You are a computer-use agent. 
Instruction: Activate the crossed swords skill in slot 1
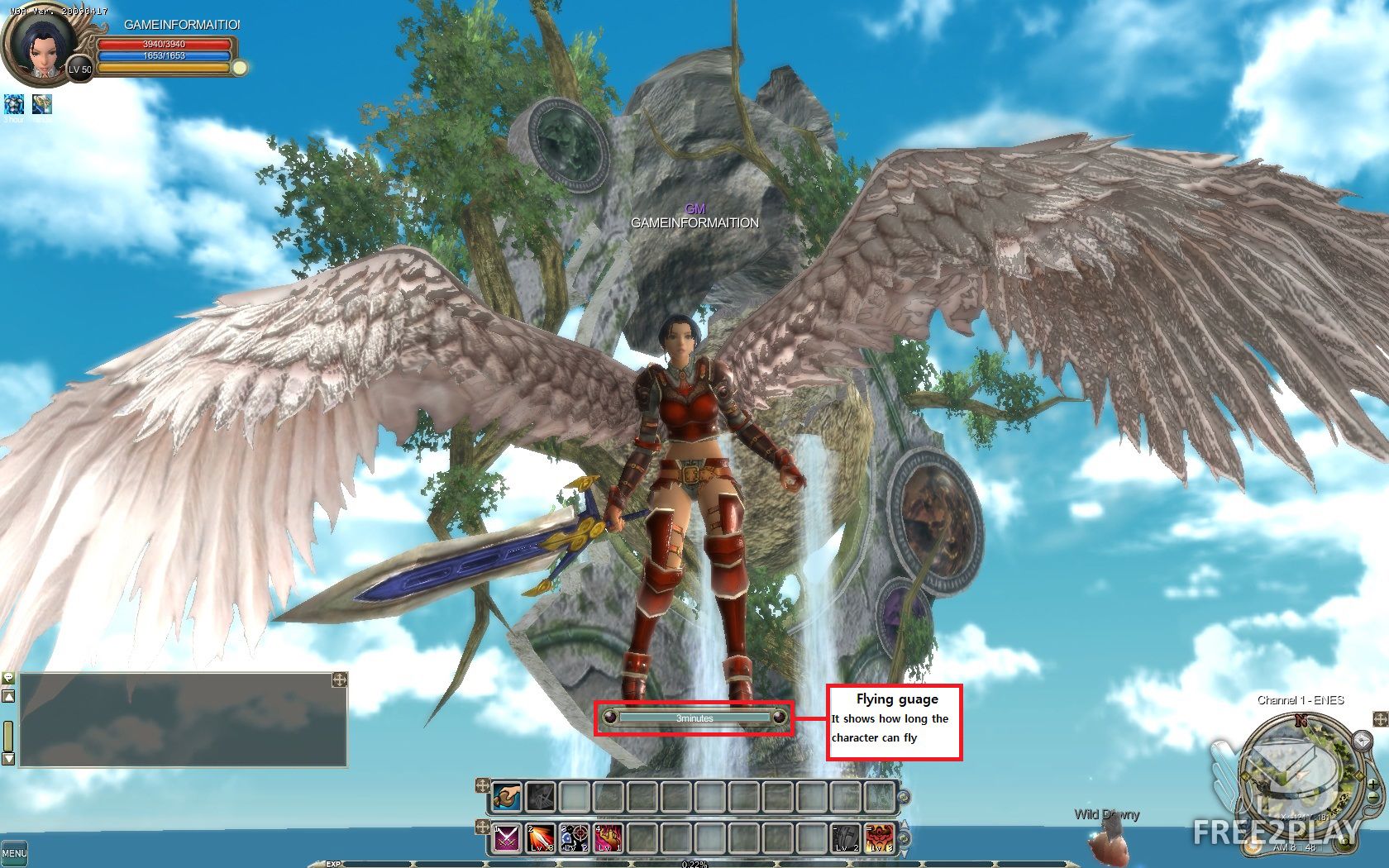[506, 838]
